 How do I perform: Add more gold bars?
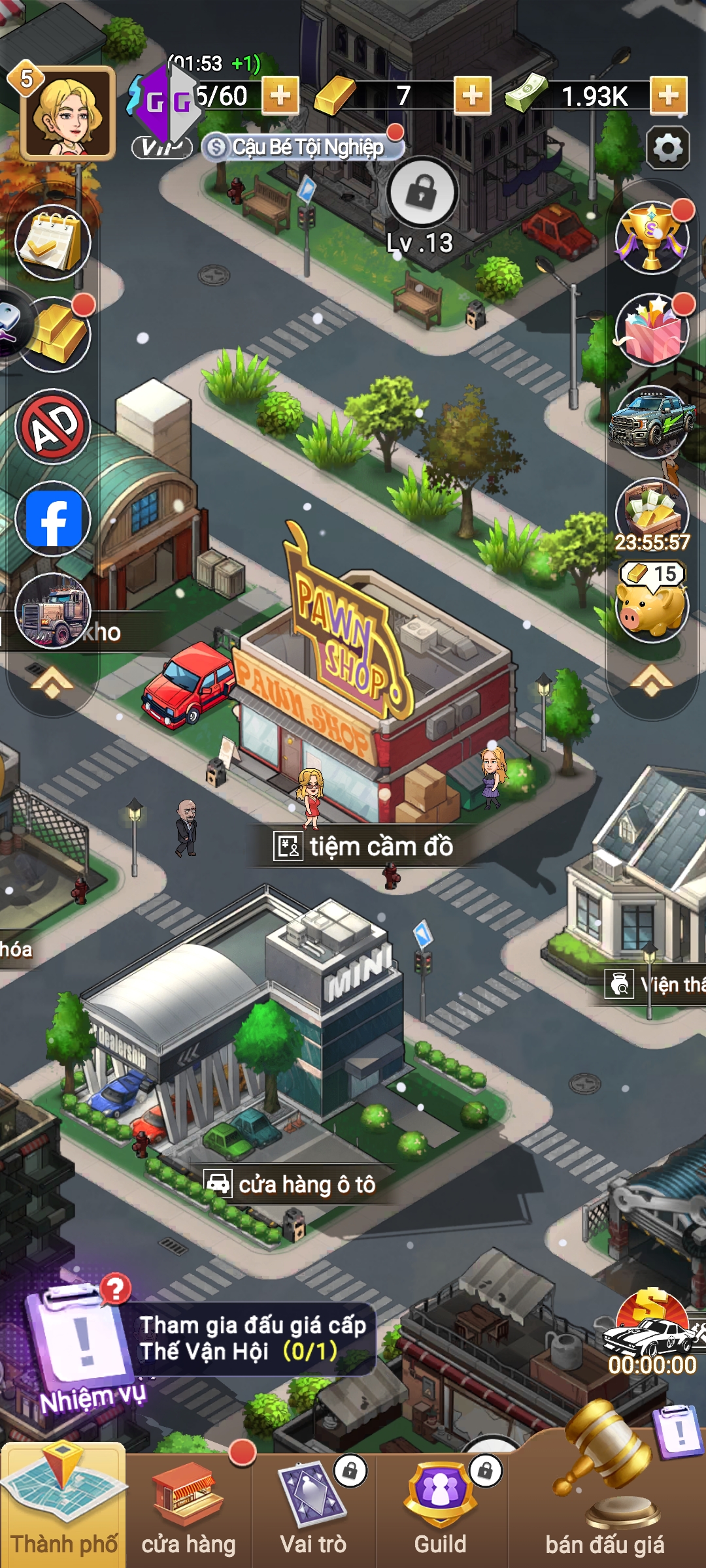tap(472, 96)
